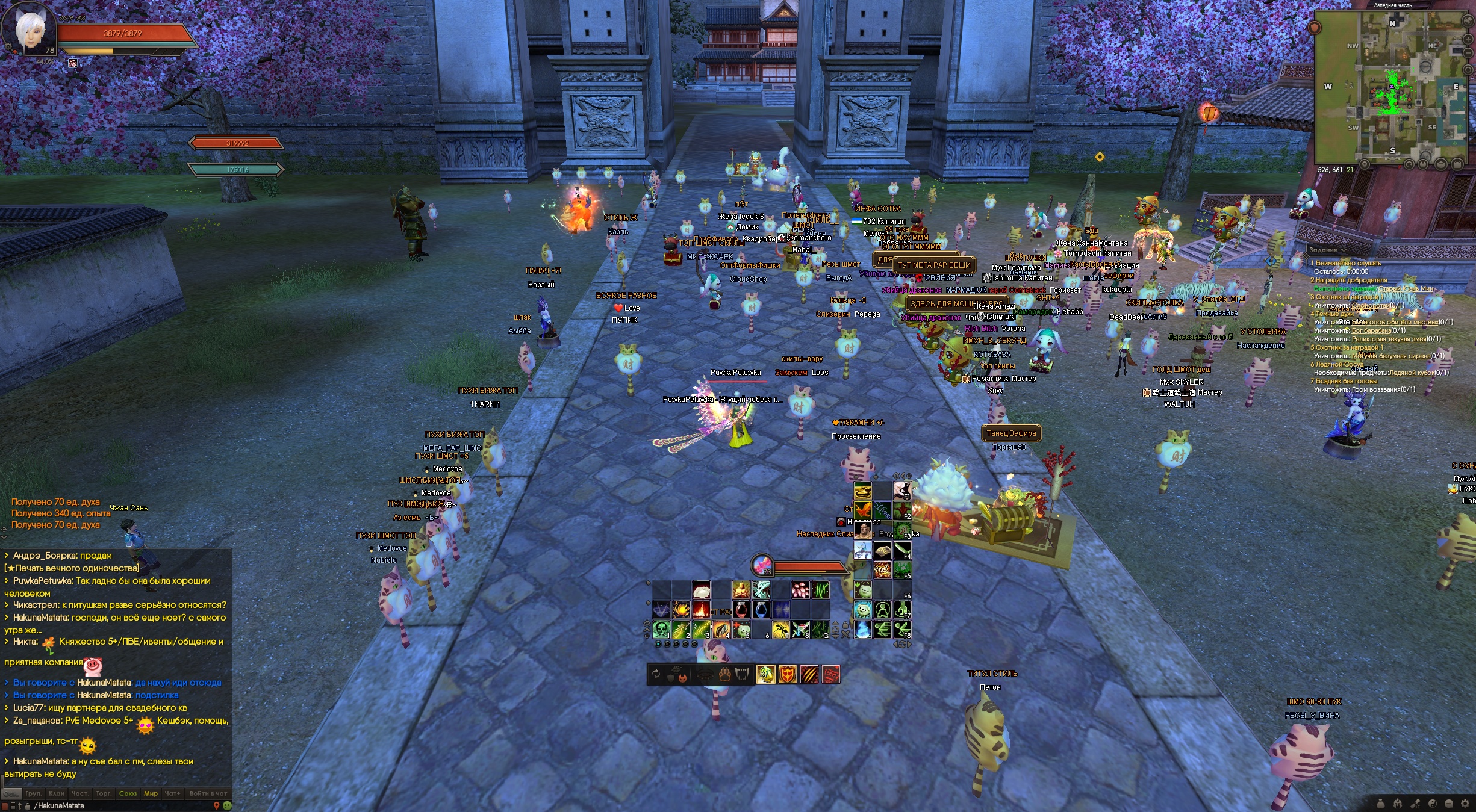Zoom in the minimap with plus button
Image resolution: width=1476 pixels, height=812 pixels.
(1468, 39)
